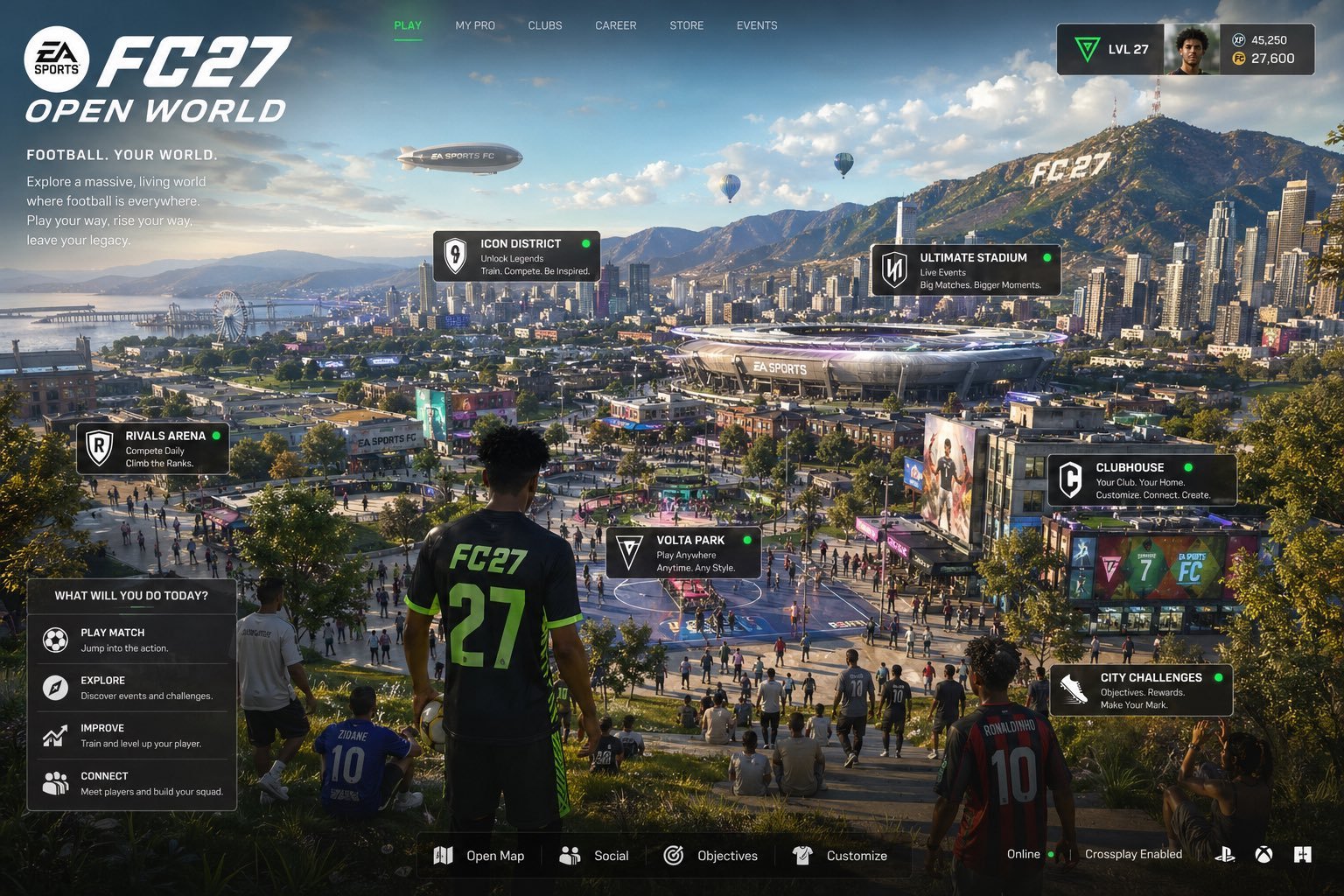The width and height of the screenshot is (1344, 896).
Task: Click the Open Map button
Action: point(479,856)
